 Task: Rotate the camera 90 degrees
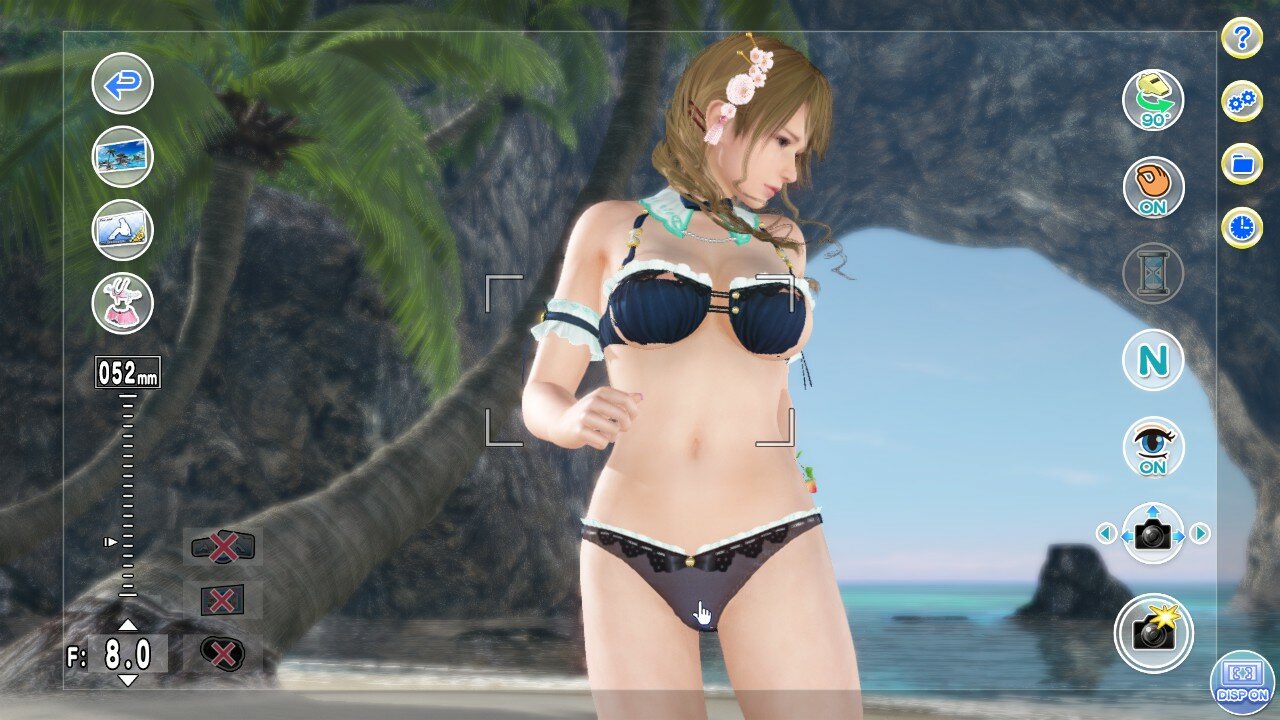pos(1152,99)
